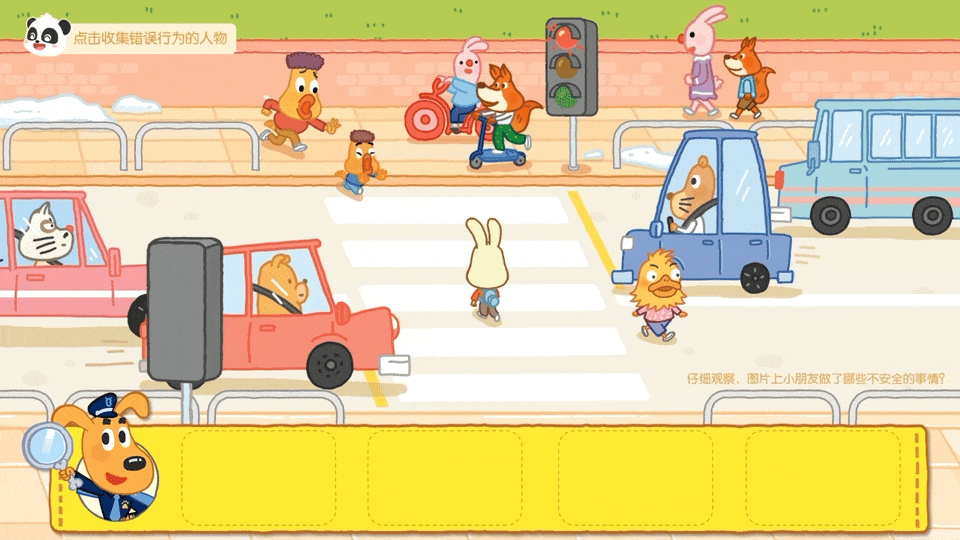Pick the fox walking on the sidewalk
The width and height of the screenshot is (960, 540).
(x=745, y=77)
